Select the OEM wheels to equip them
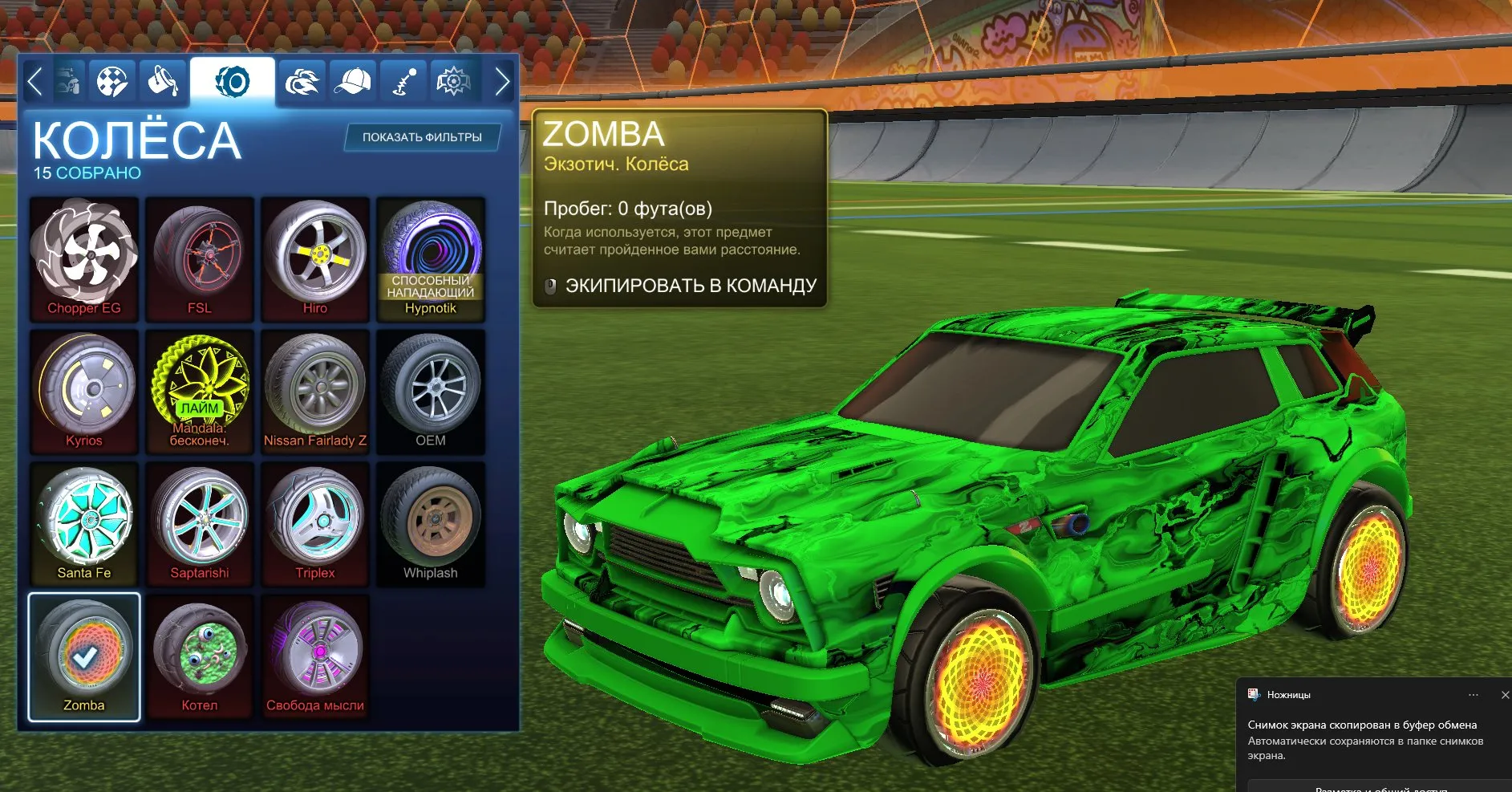 tap(431, 391)
